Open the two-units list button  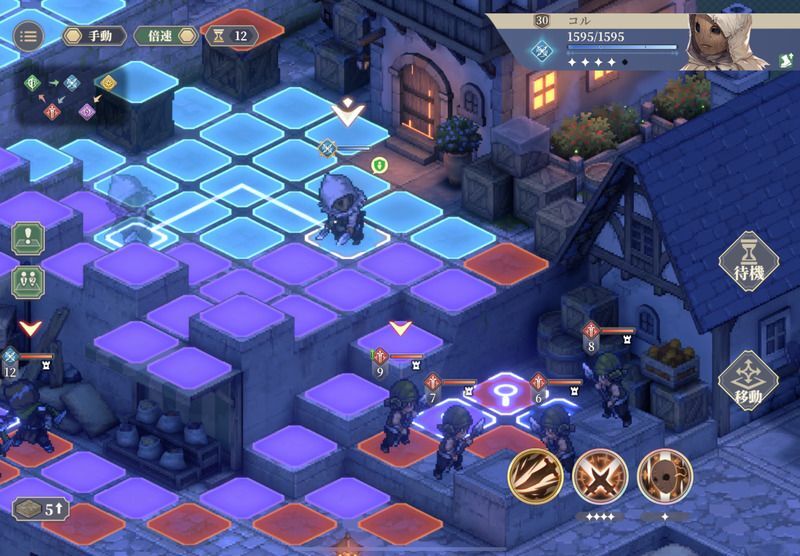[x=28, y=281]
